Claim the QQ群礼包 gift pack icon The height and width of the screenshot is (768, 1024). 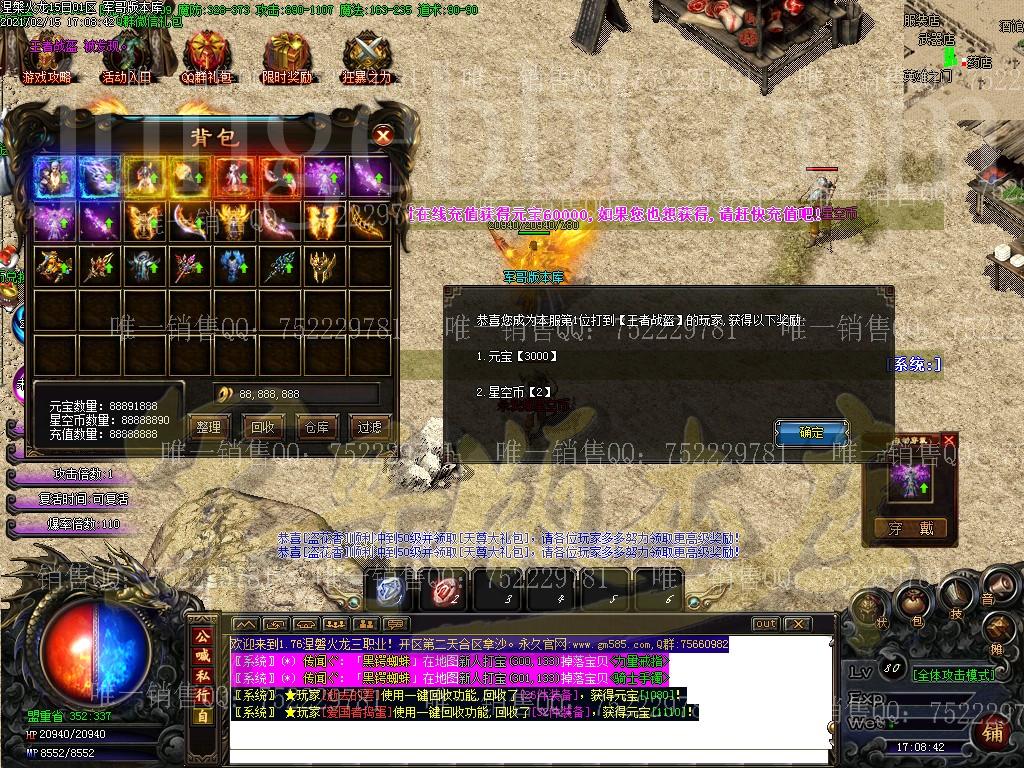tap(207, 58)
